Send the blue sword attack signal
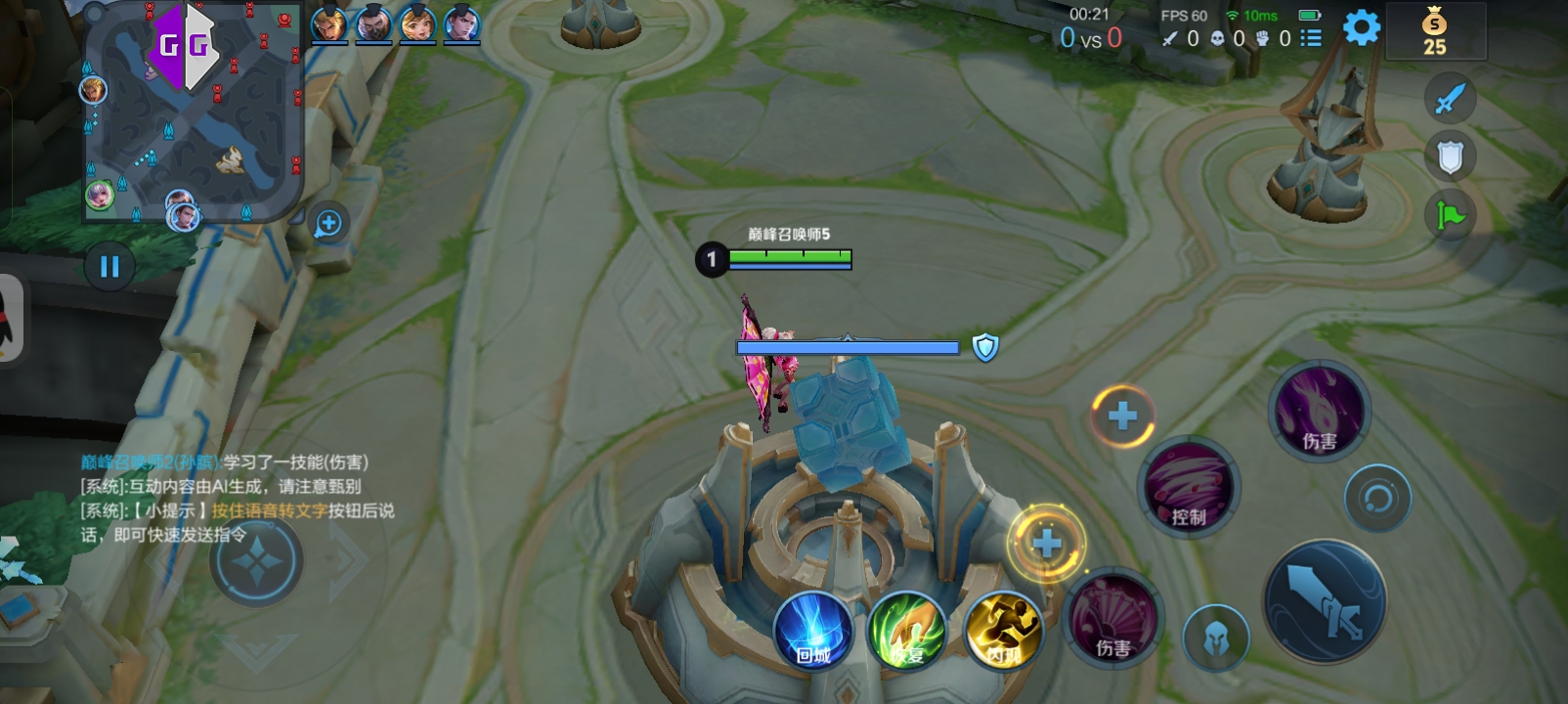1568x704 pixels. [1450, 98]
